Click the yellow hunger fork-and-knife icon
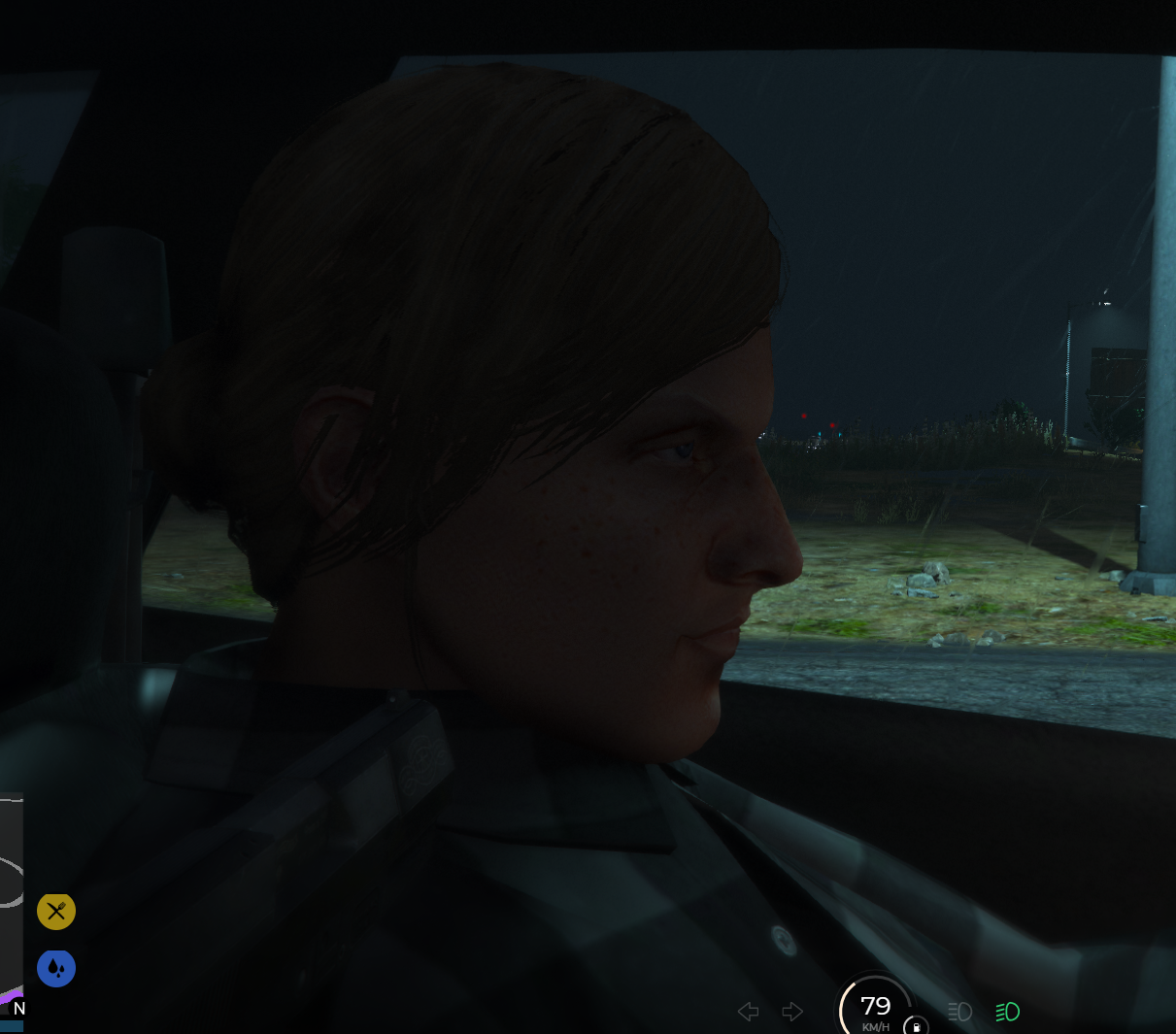Screen dimensions: 1176x1034 point(56,911)
